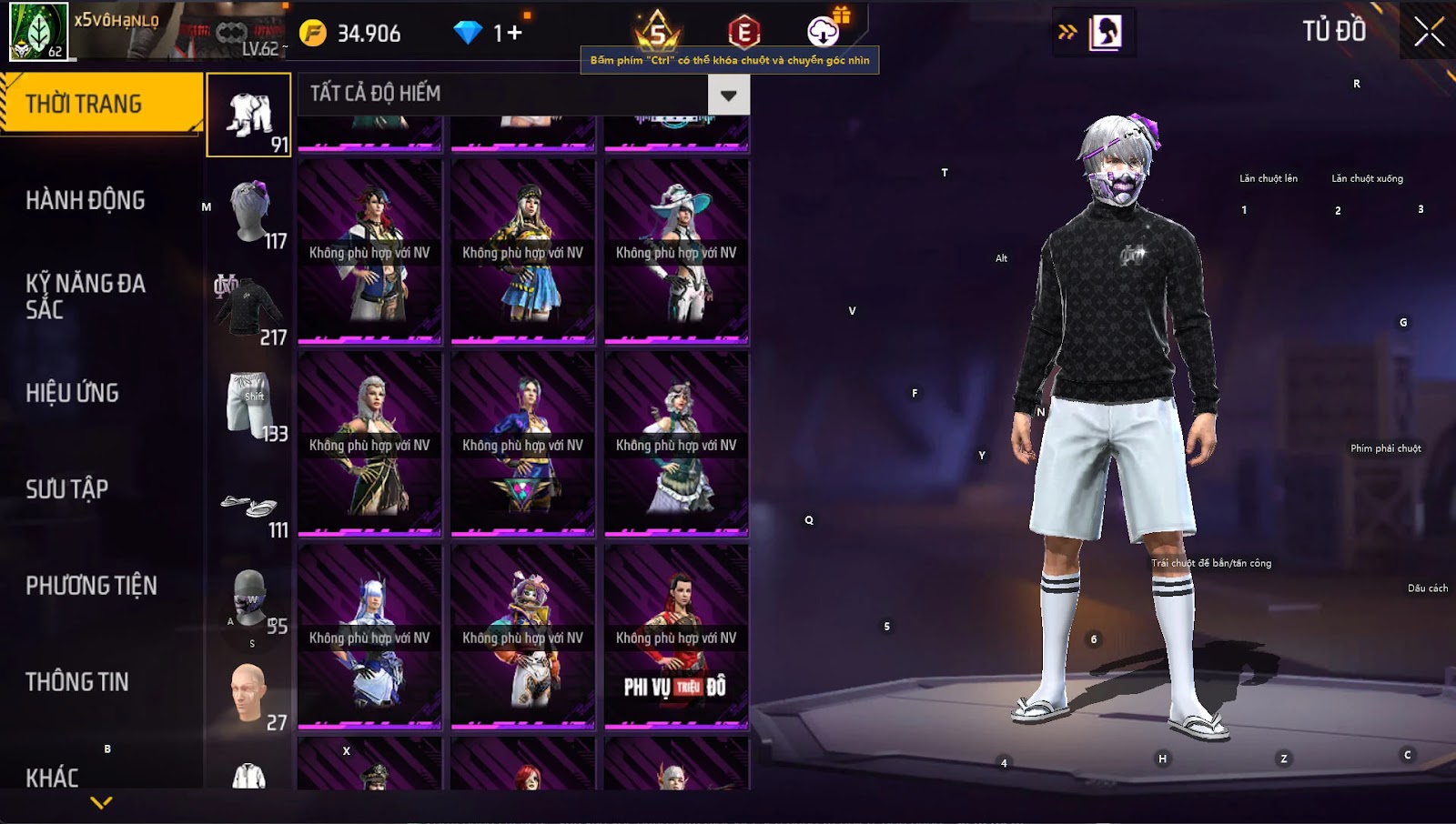Close the TỦ ĐỒ wardrobe screen
1456x824 pixels.
coord(1429,32)
